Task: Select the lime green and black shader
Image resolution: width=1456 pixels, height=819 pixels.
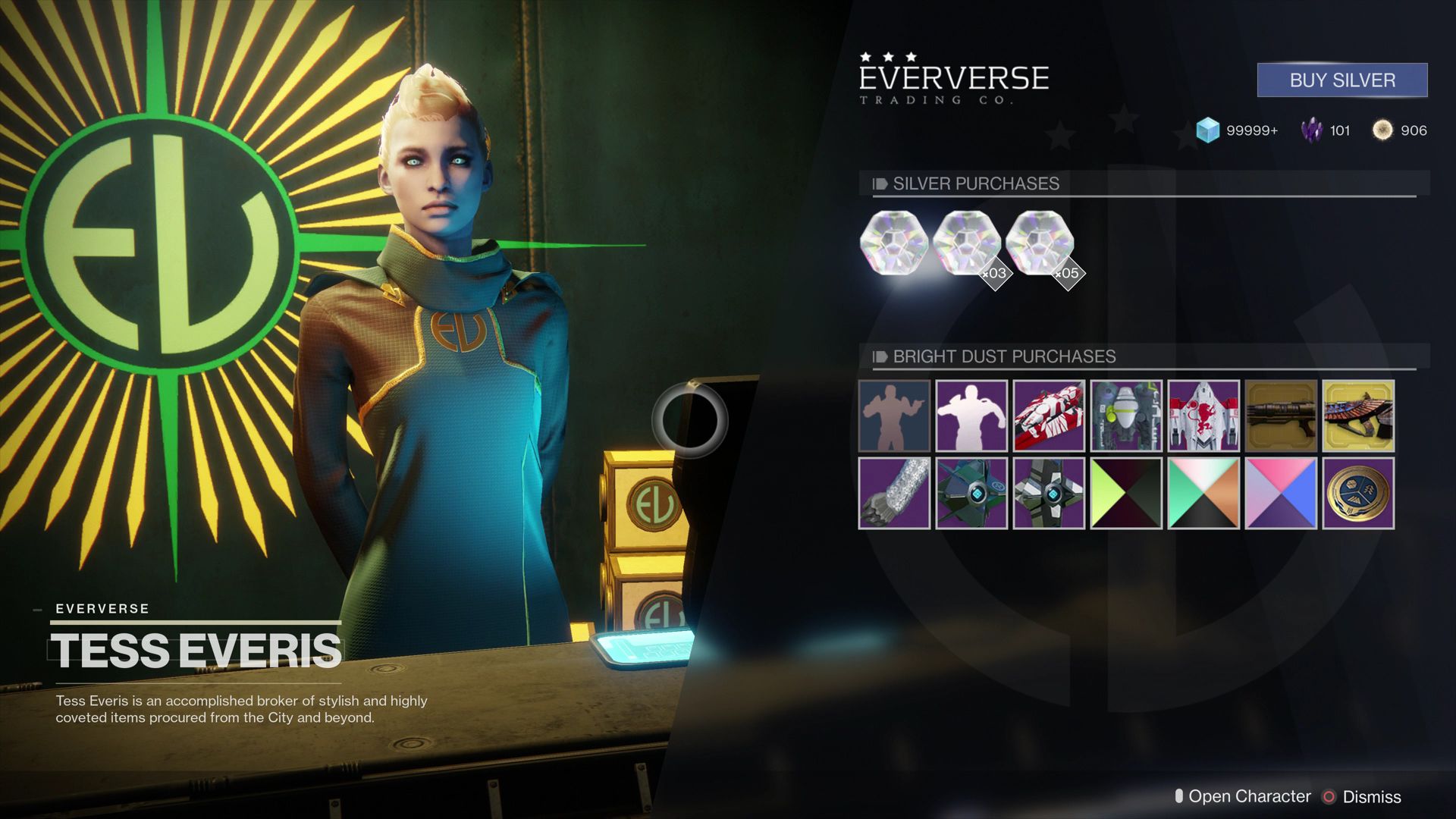Action: click(1126, 494)
